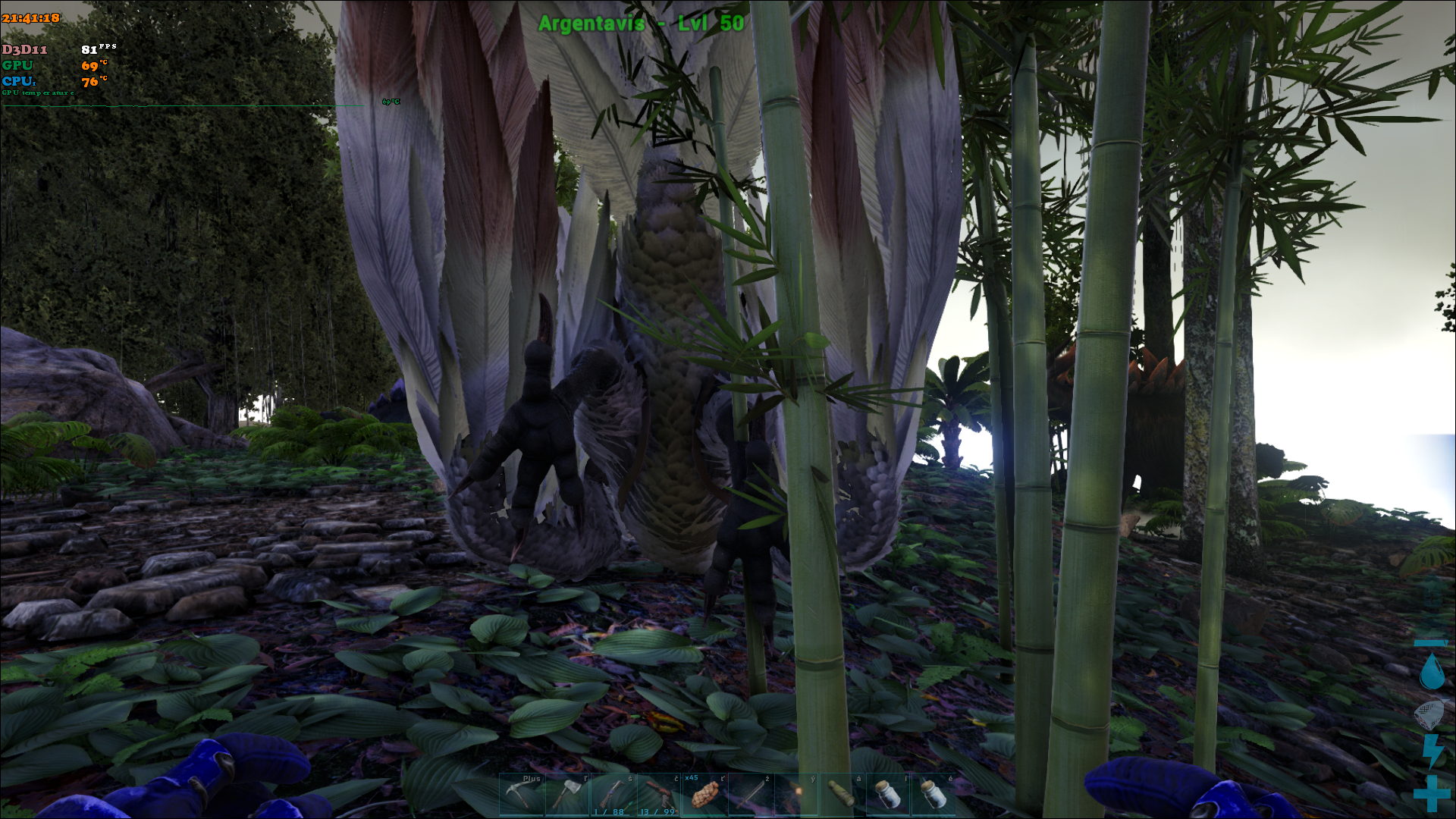
Task: Equip the hatchet from the hotbar
Action: click(x=567, y=795)
